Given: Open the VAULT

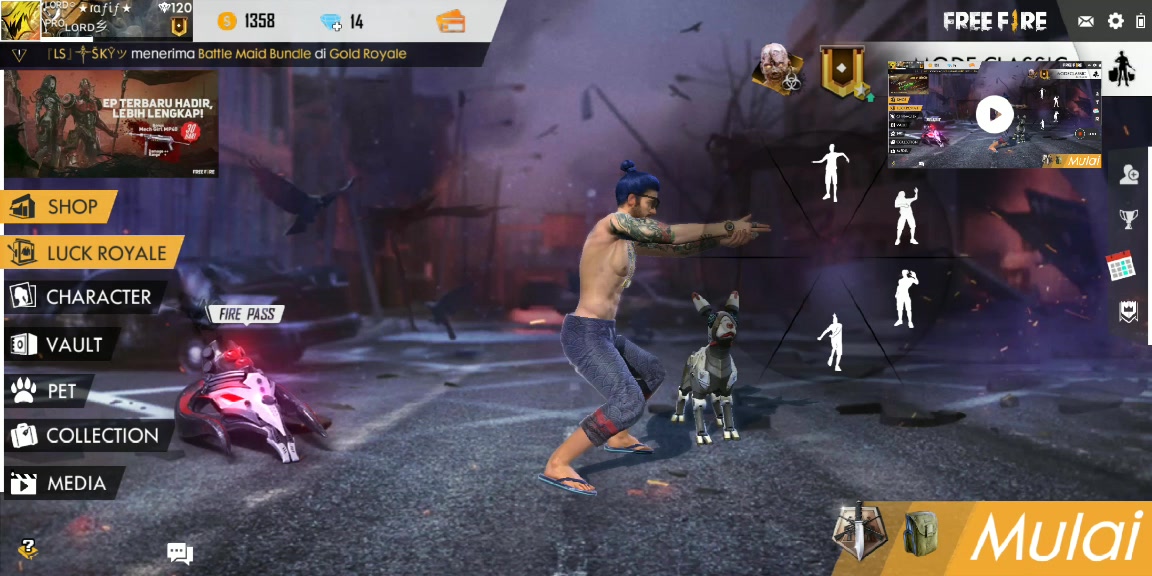Looking at the screenshot, I should pyautogui.click(x=60, y=345).
